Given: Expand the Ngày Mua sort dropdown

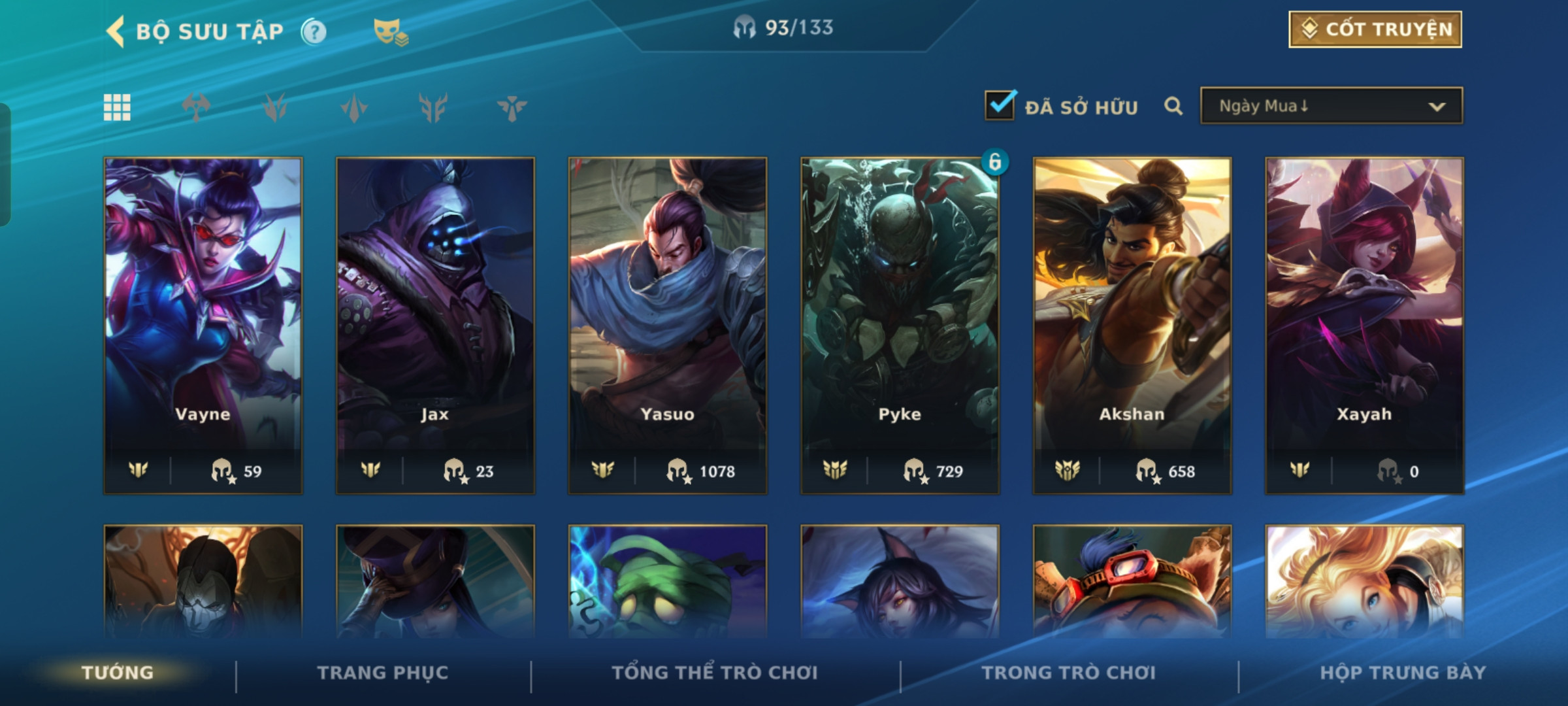Looking at the screenshot, I should pos(1331,106).
